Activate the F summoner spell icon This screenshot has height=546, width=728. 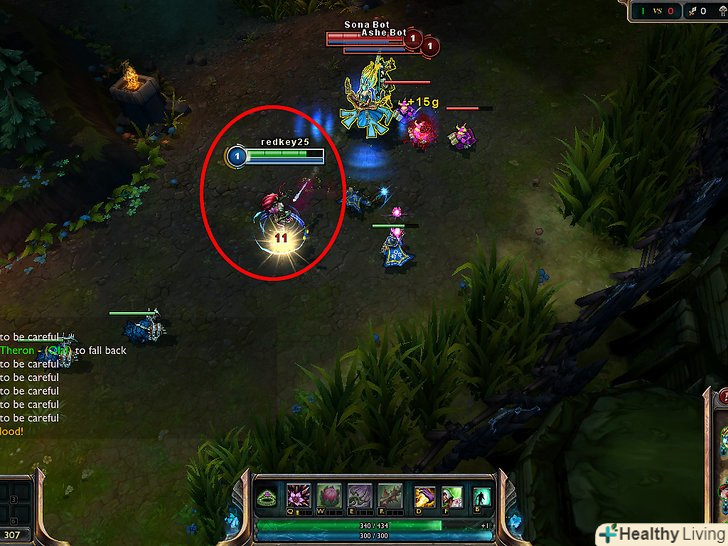coord(452,496)
